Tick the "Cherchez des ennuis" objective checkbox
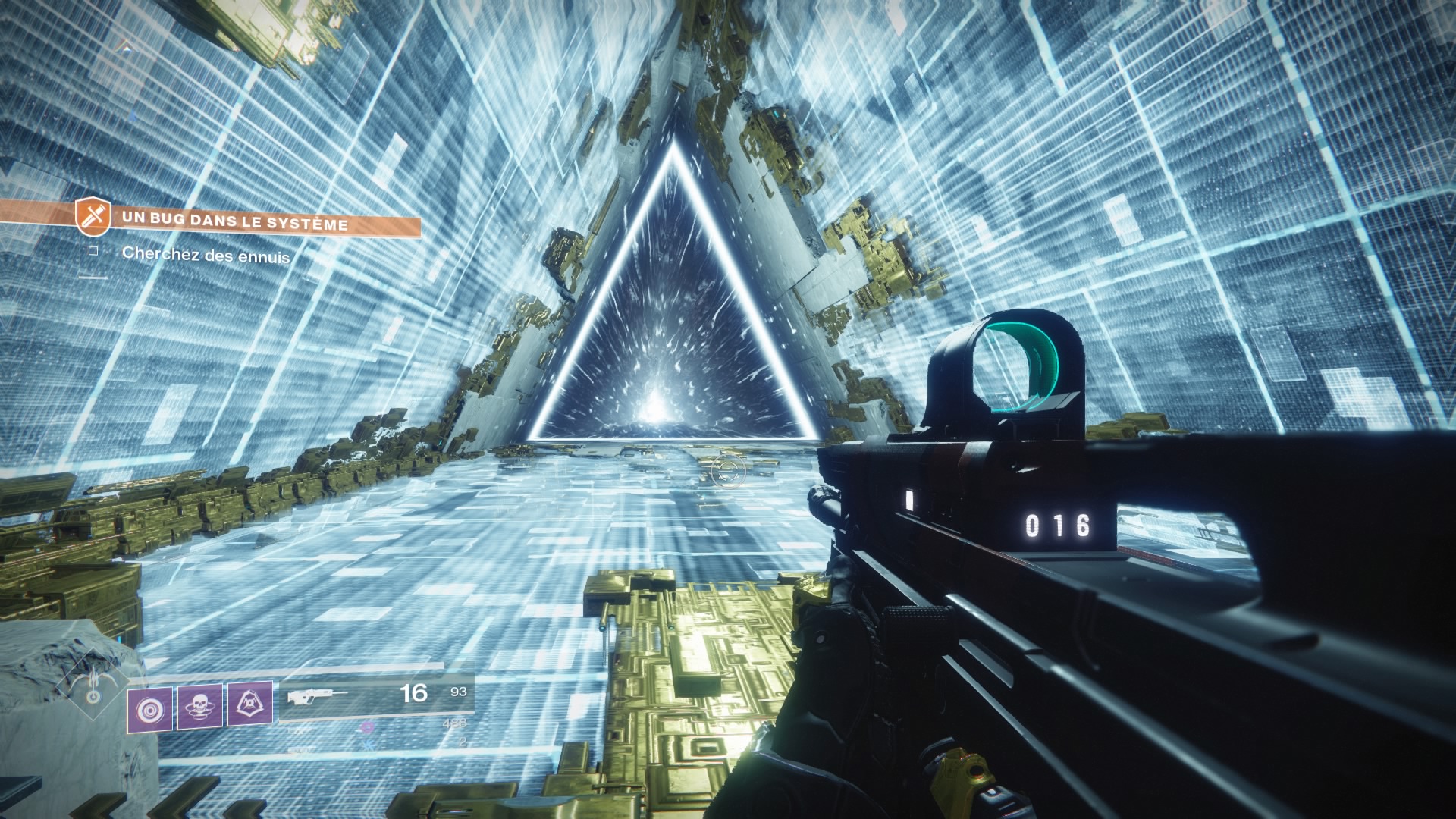The image size is (1456, 819). (93, 249)
